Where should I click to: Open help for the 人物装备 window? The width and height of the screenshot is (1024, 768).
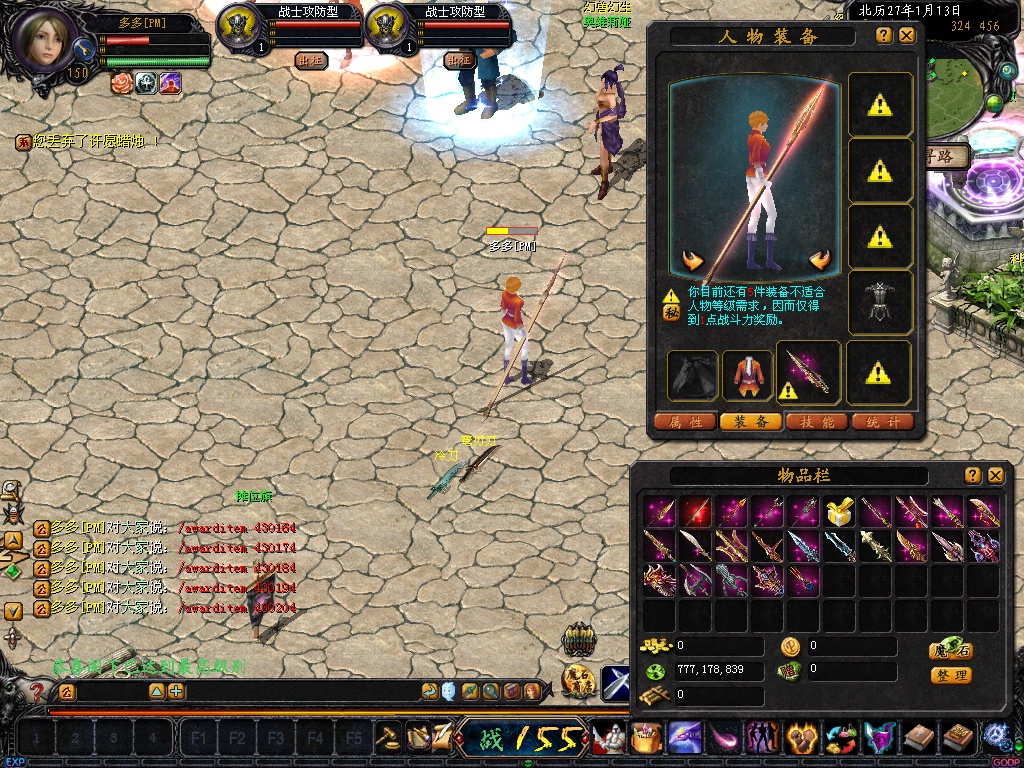pyautogui.click(x=884, y=35)
